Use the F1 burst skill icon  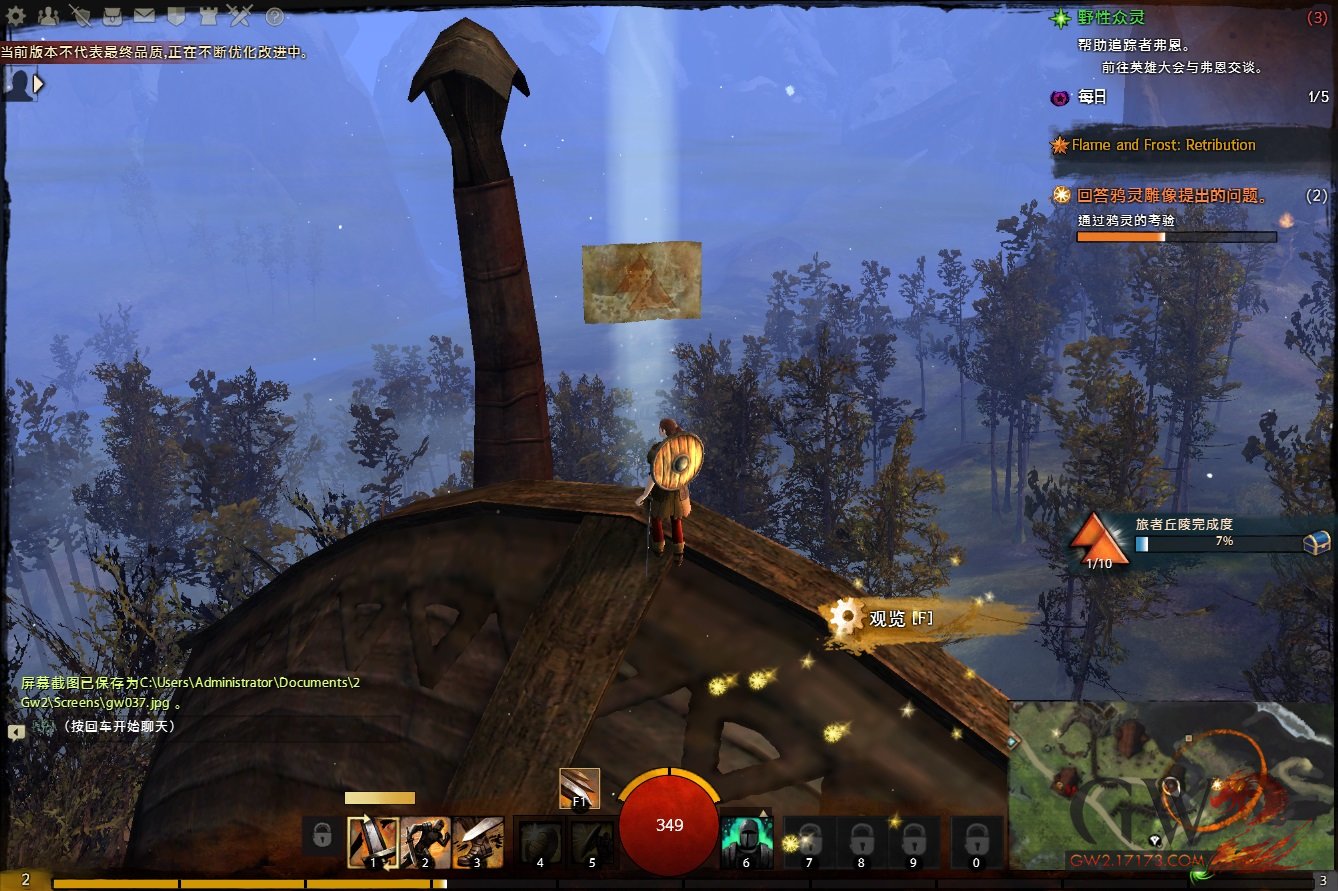(579, 788)
